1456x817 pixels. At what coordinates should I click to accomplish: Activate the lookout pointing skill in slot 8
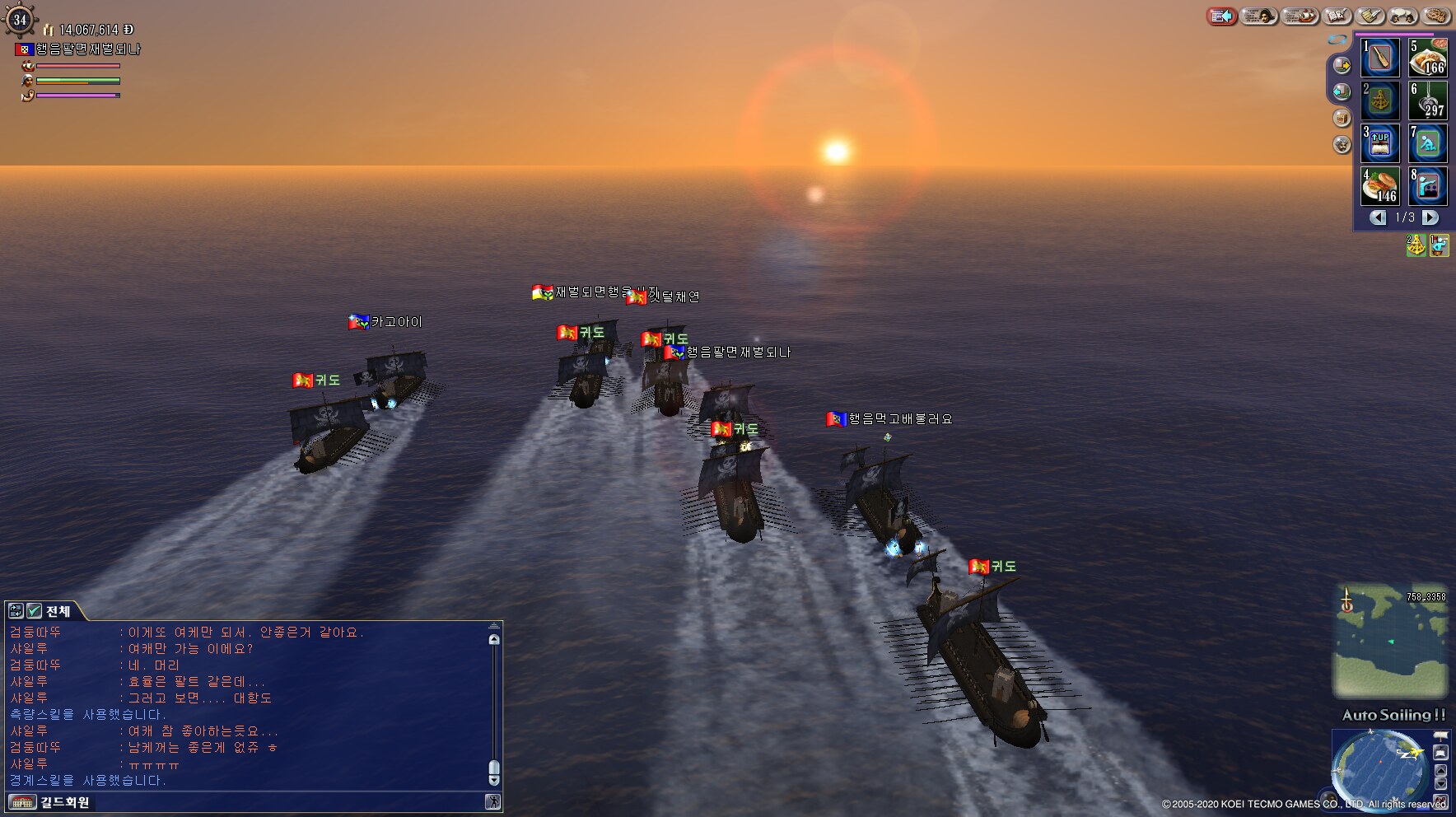[1429, 186]
